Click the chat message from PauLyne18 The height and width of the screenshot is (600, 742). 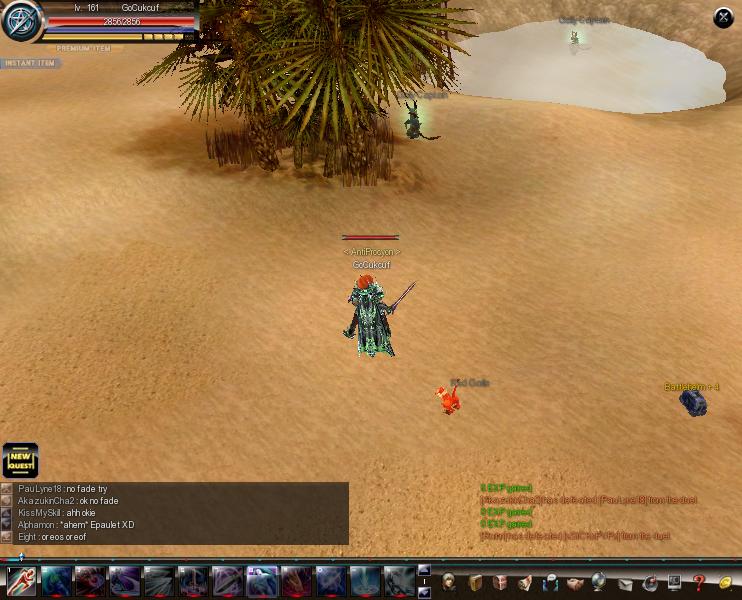point(62,488)
